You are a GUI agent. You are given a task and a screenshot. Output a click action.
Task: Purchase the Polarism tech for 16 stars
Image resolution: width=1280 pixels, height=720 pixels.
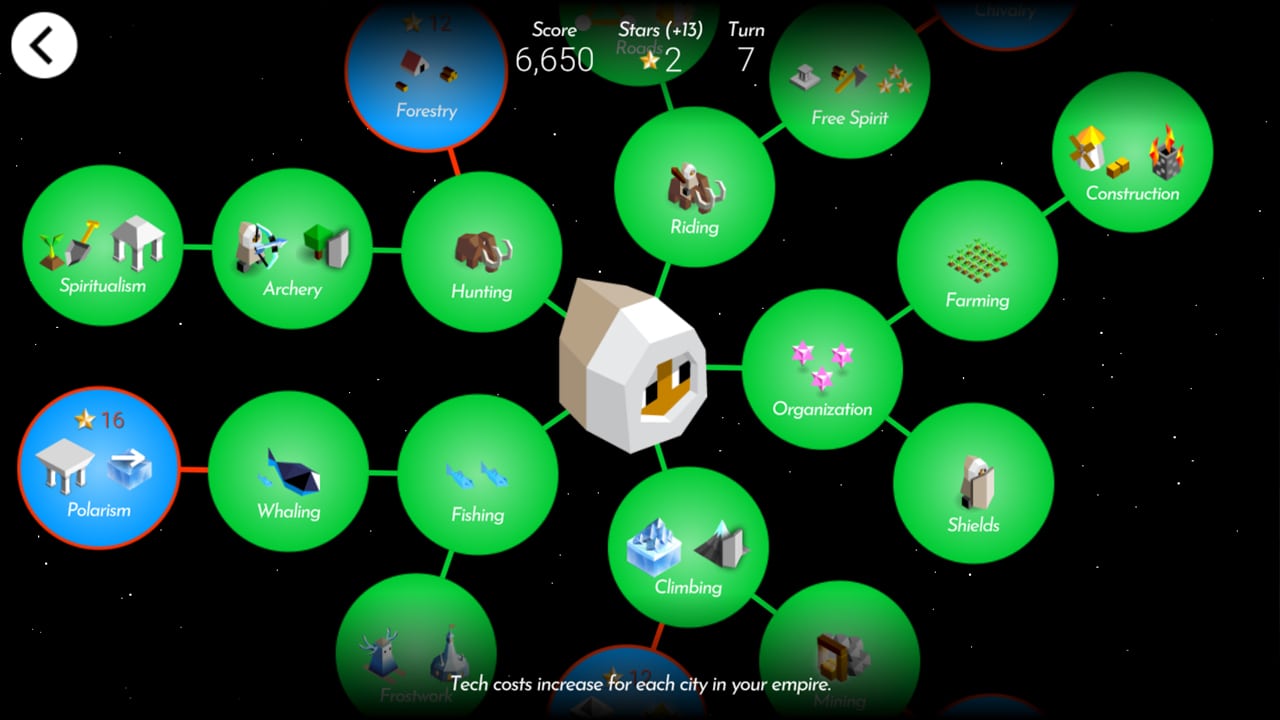pyautogui.click(x=99, y=467)
